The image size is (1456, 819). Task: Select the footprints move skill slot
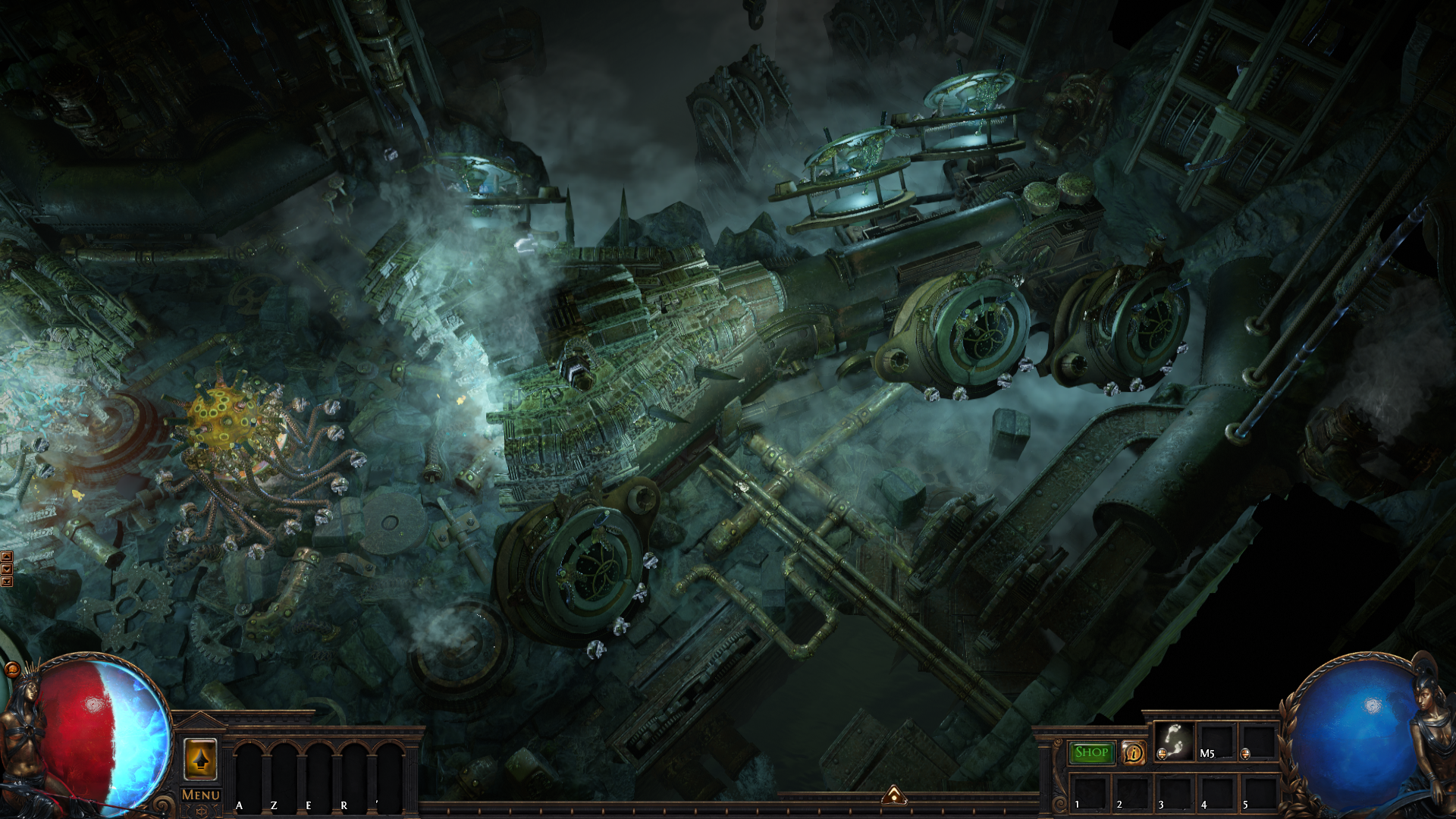(x=1174, y=740)
